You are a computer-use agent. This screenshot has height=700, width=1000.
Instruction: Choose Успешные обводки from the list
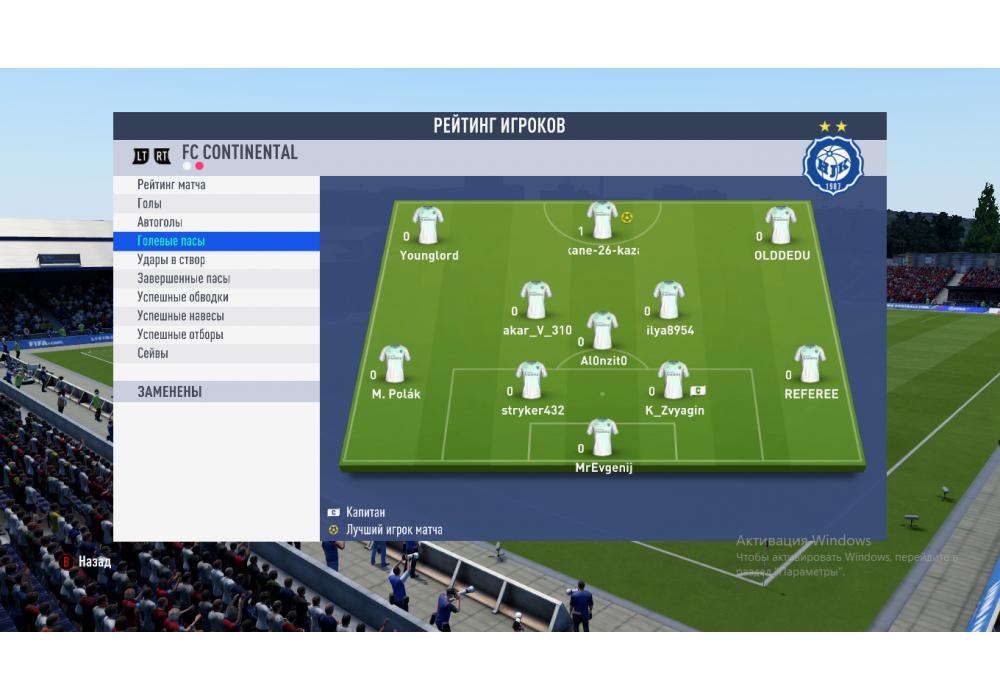(183, 297)
